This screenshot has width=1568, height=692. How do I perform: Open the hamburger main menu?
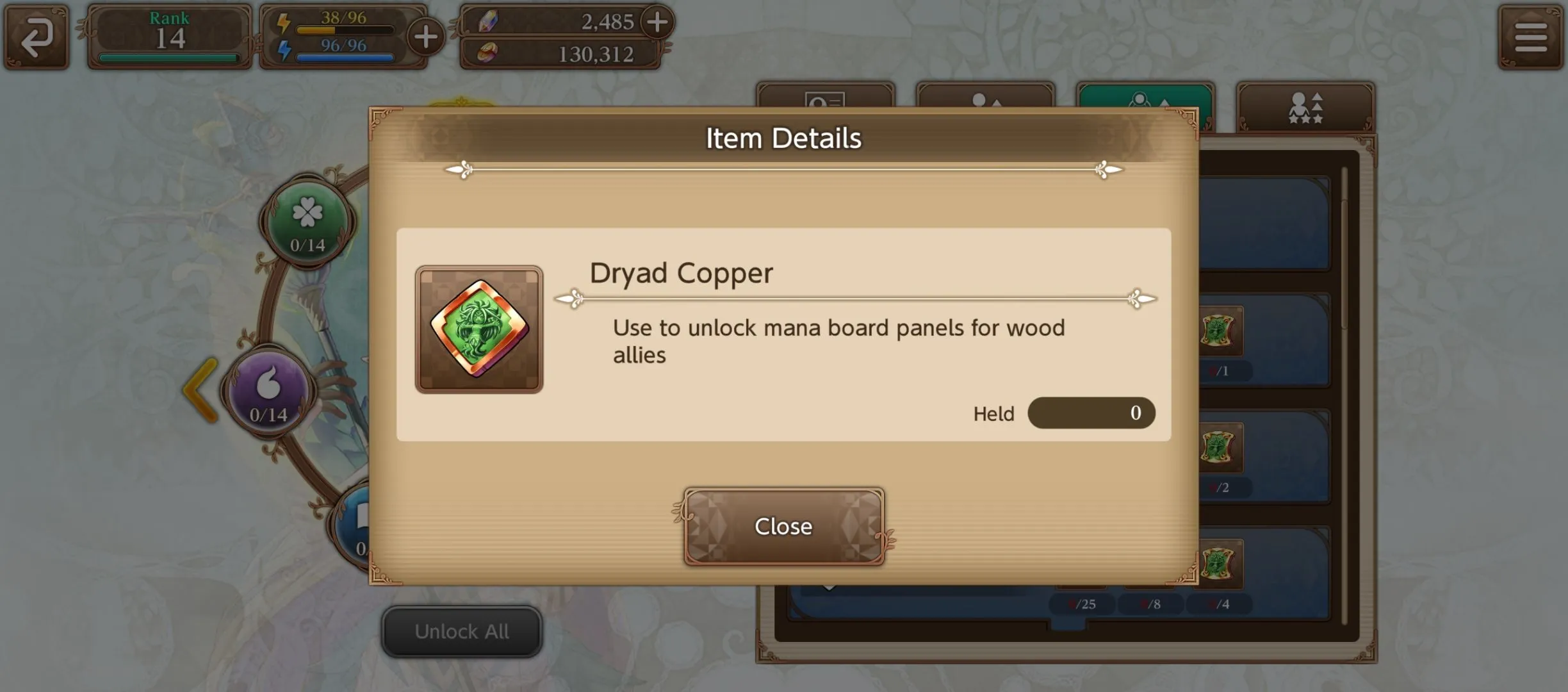coord(1530,37)
